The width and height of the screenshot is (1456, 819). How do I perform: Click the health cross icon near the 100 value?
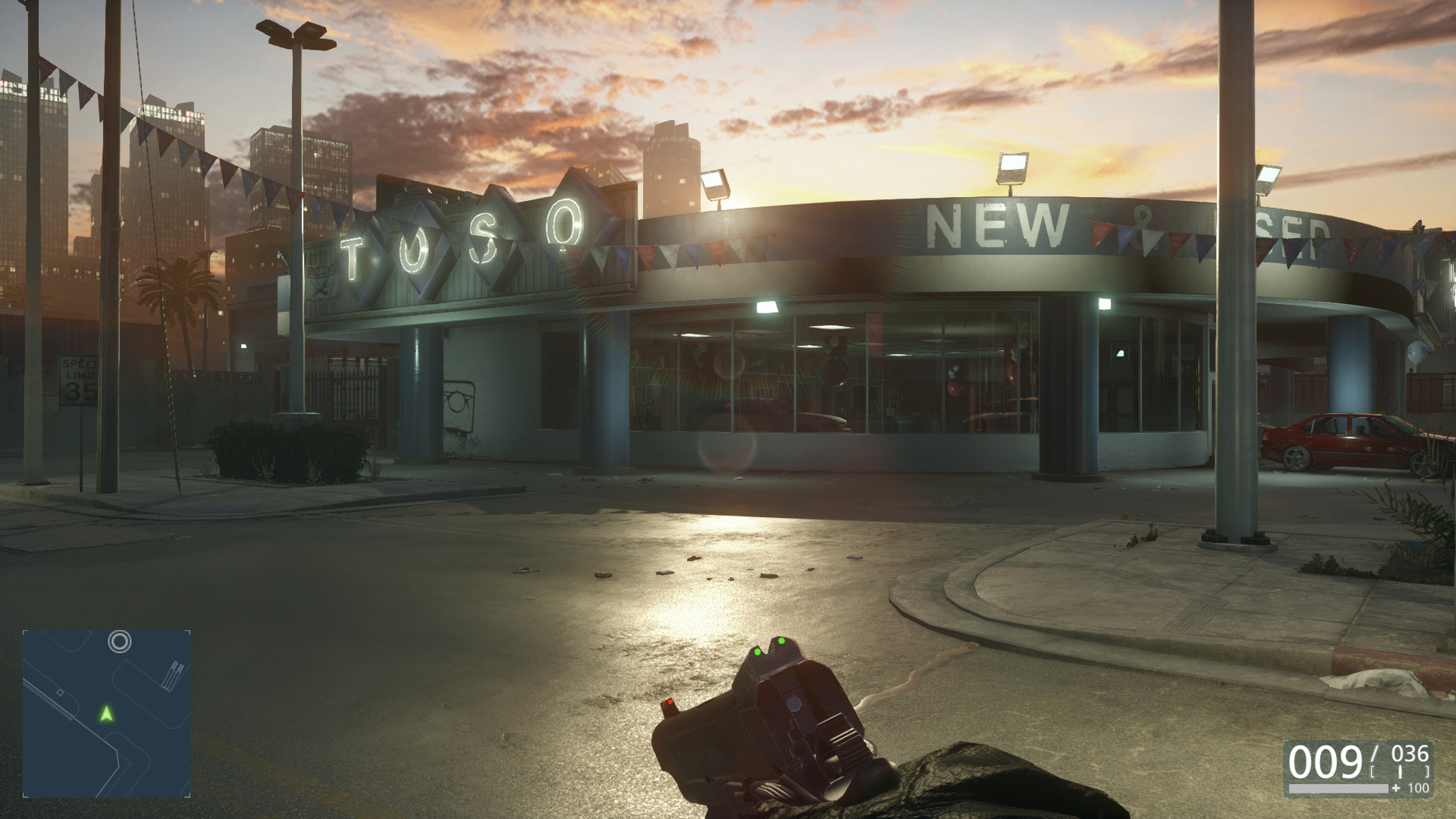point(1396,787)
